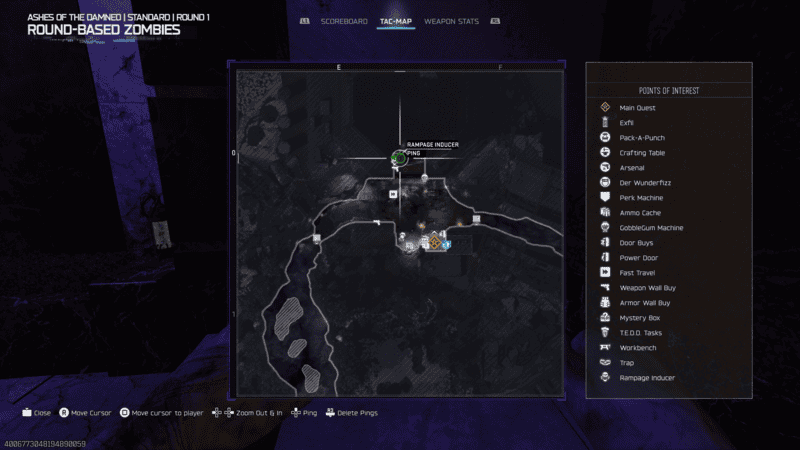Viewport: 800px width, 450px height.
Task: Open the Weapon Stats tab
Action: pyautogui.click(x=451, y=21)
